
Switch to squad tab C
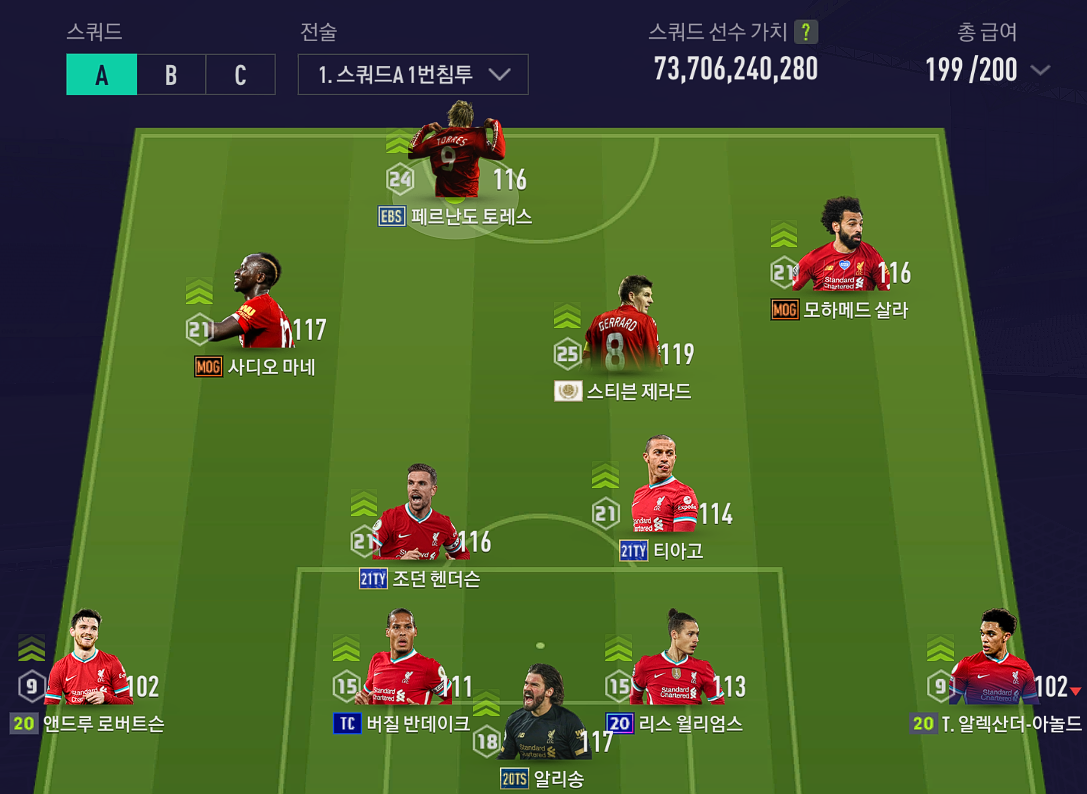tap(240, 75)
